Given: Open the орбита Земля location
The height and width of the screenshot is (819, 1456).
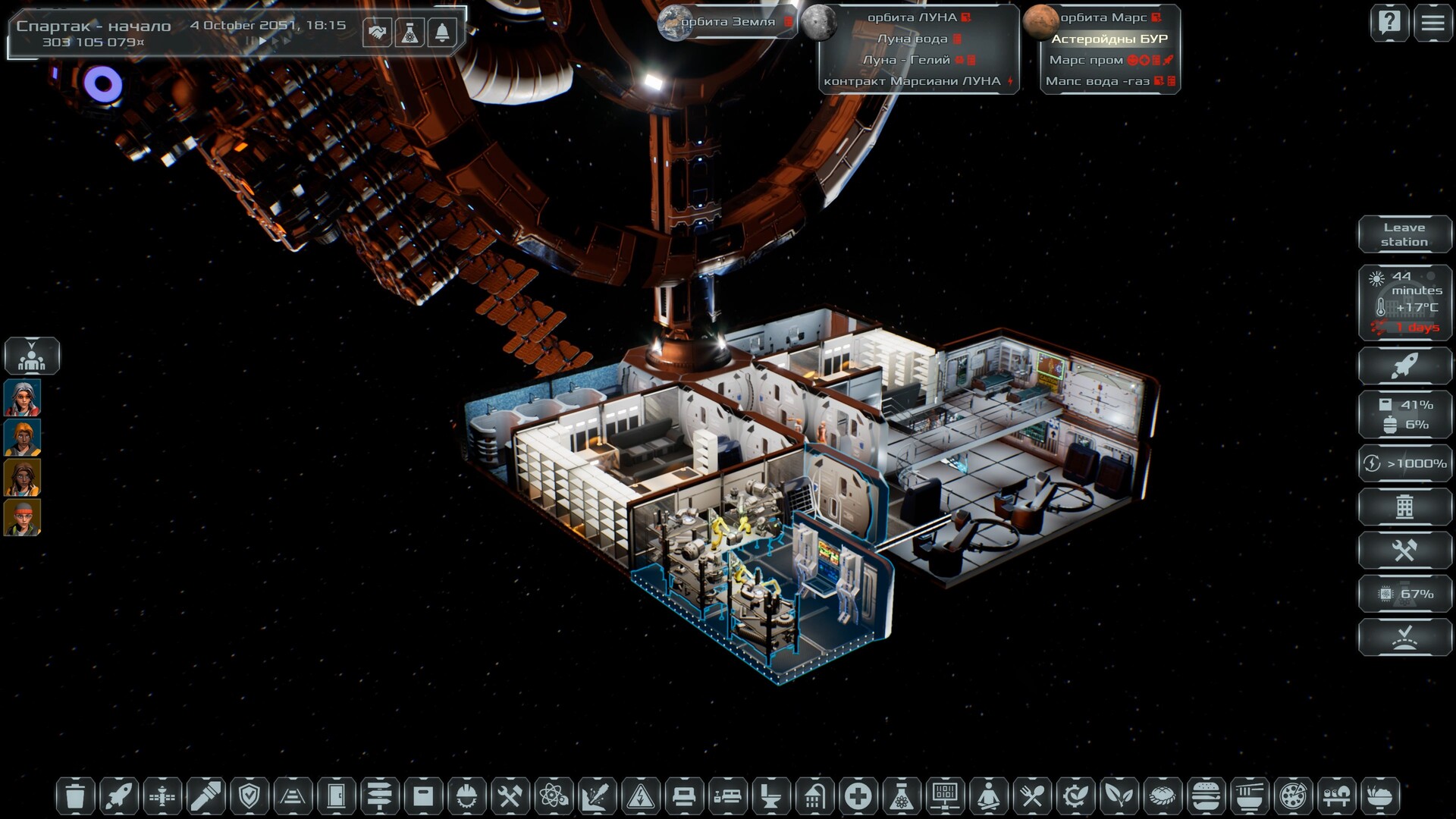Looking at the screenshot, I should pyautogui.click(x=726, y=22).
